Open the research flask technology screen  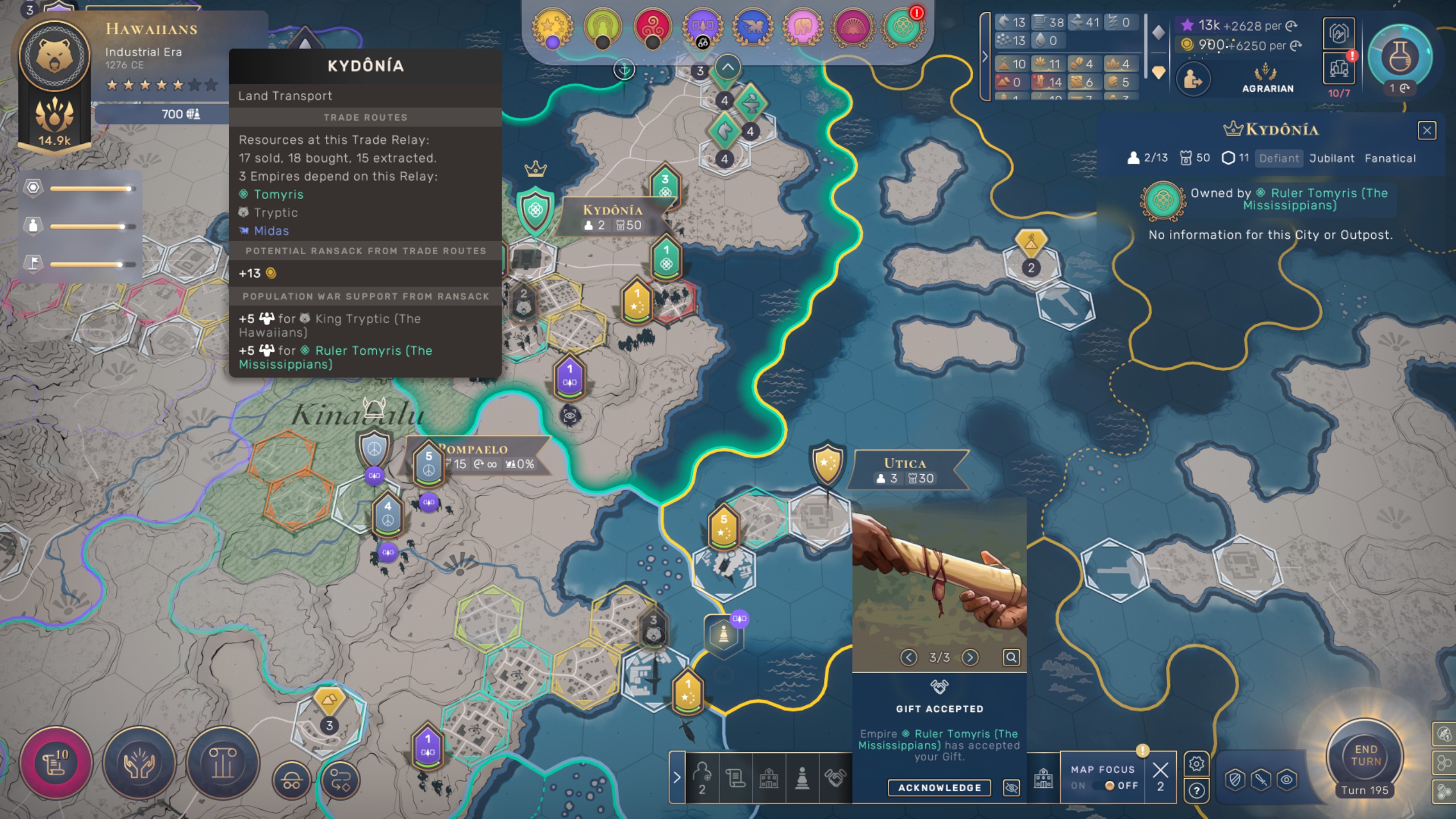1399,57
